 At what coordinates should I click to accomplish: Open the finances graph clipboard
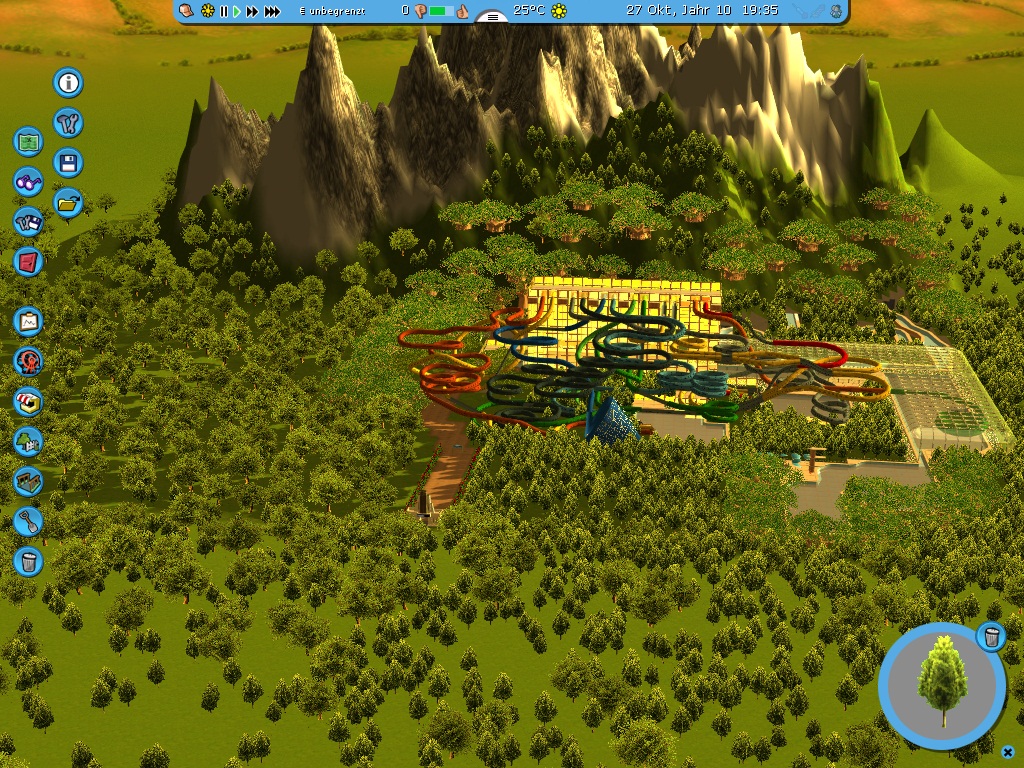point(29,322)
